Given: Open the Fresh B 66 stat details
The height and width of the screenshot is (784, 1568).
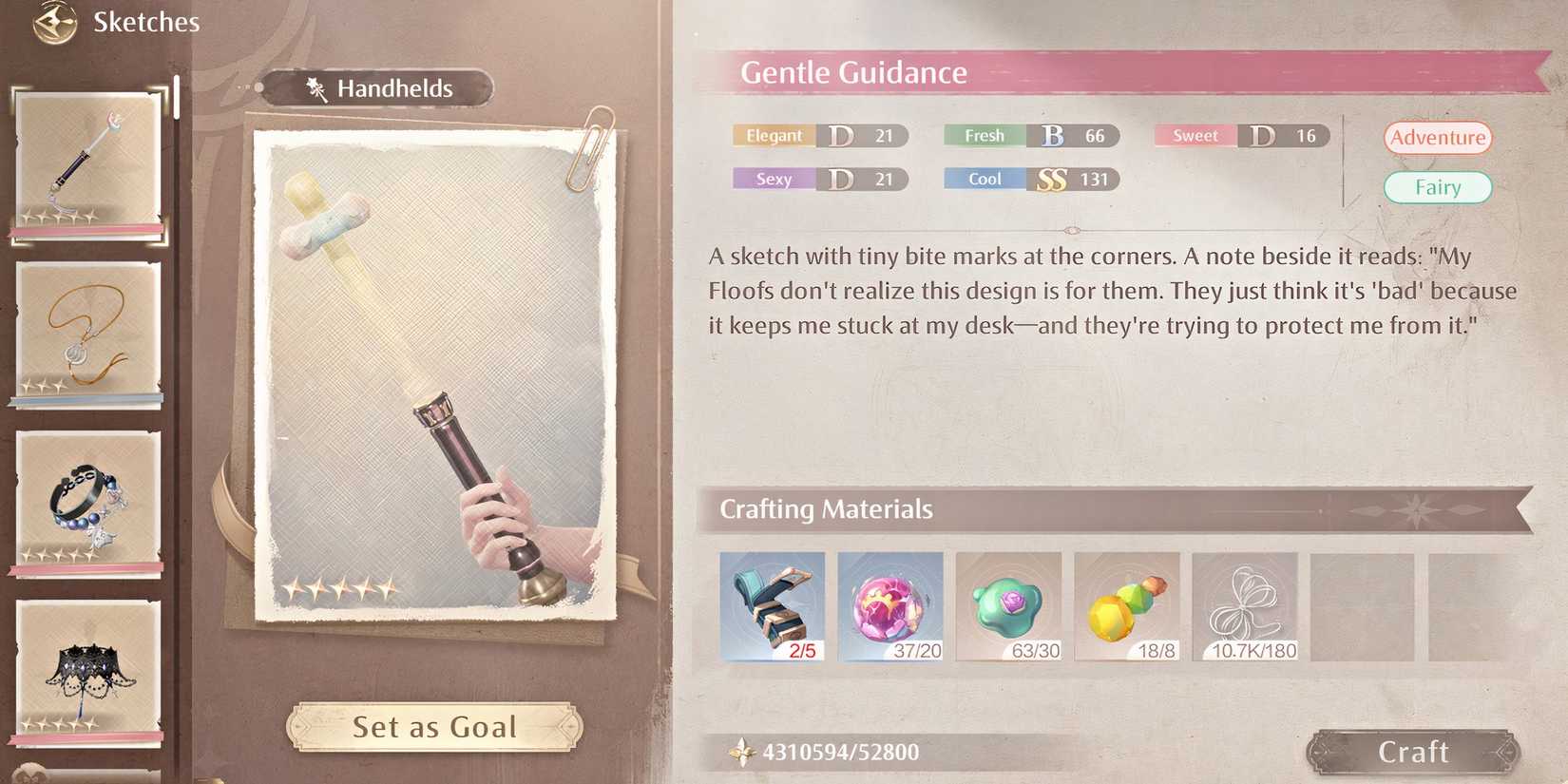Looking at the screenshot, I should pyautogui.click(x=1029, y=135).
